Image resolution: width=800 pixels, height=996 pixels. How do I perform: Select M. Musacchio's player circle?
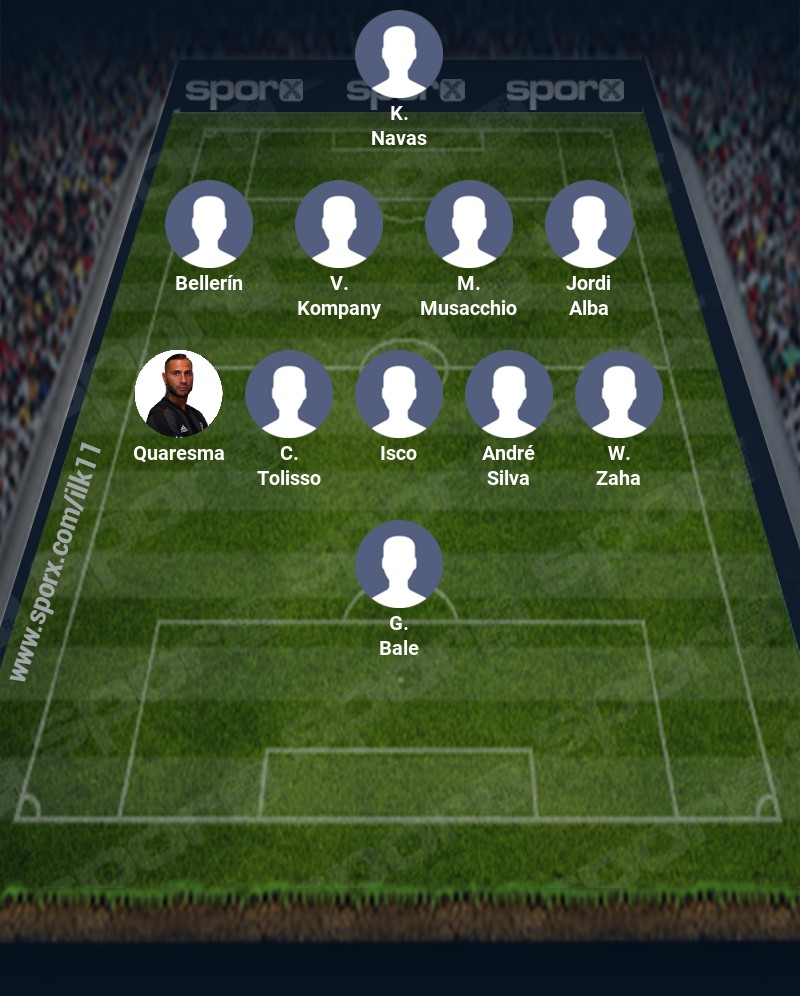pos(469,224)
